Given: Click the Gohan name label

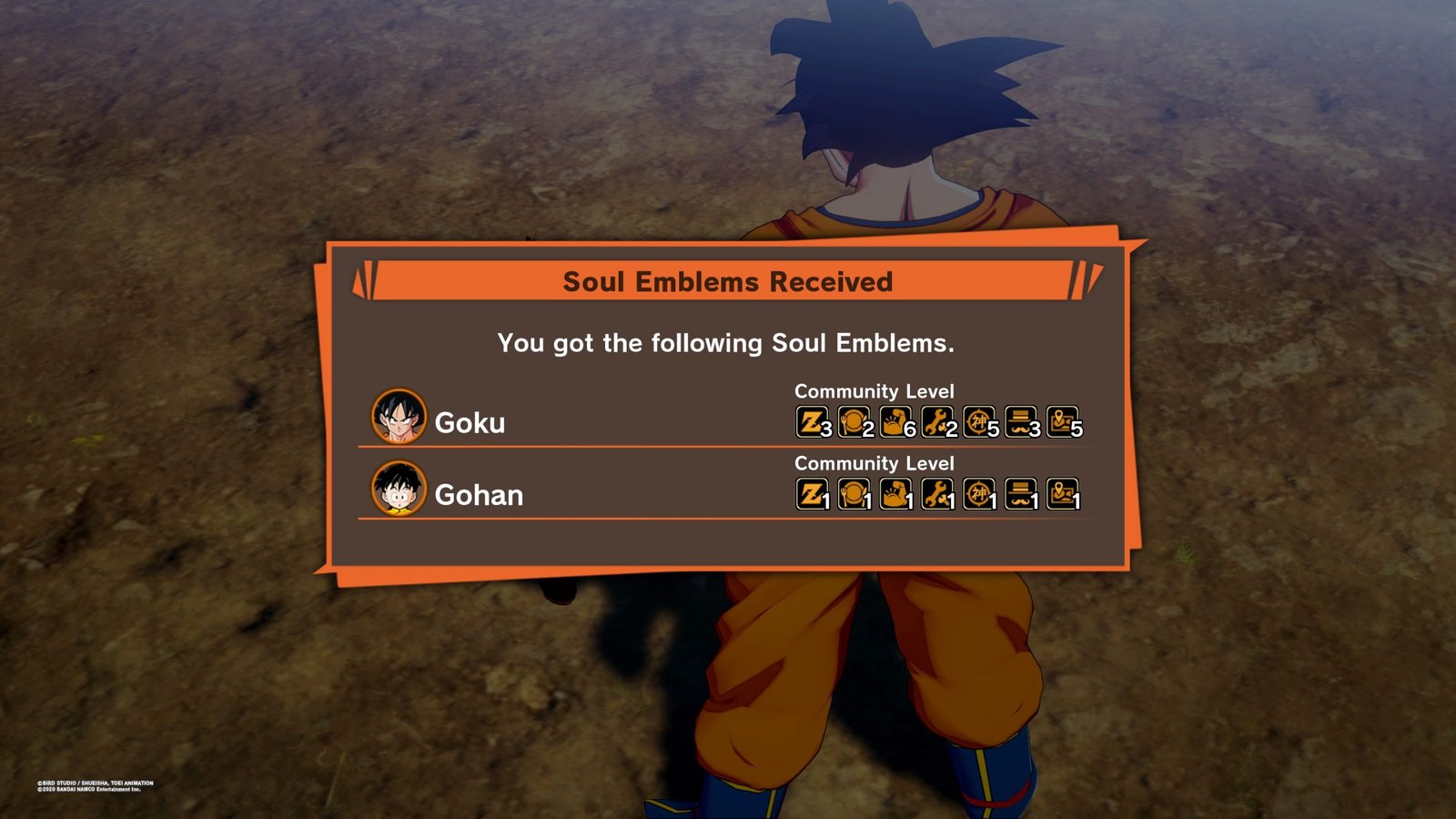Looking at the screenshot, I should click(480, 497).
